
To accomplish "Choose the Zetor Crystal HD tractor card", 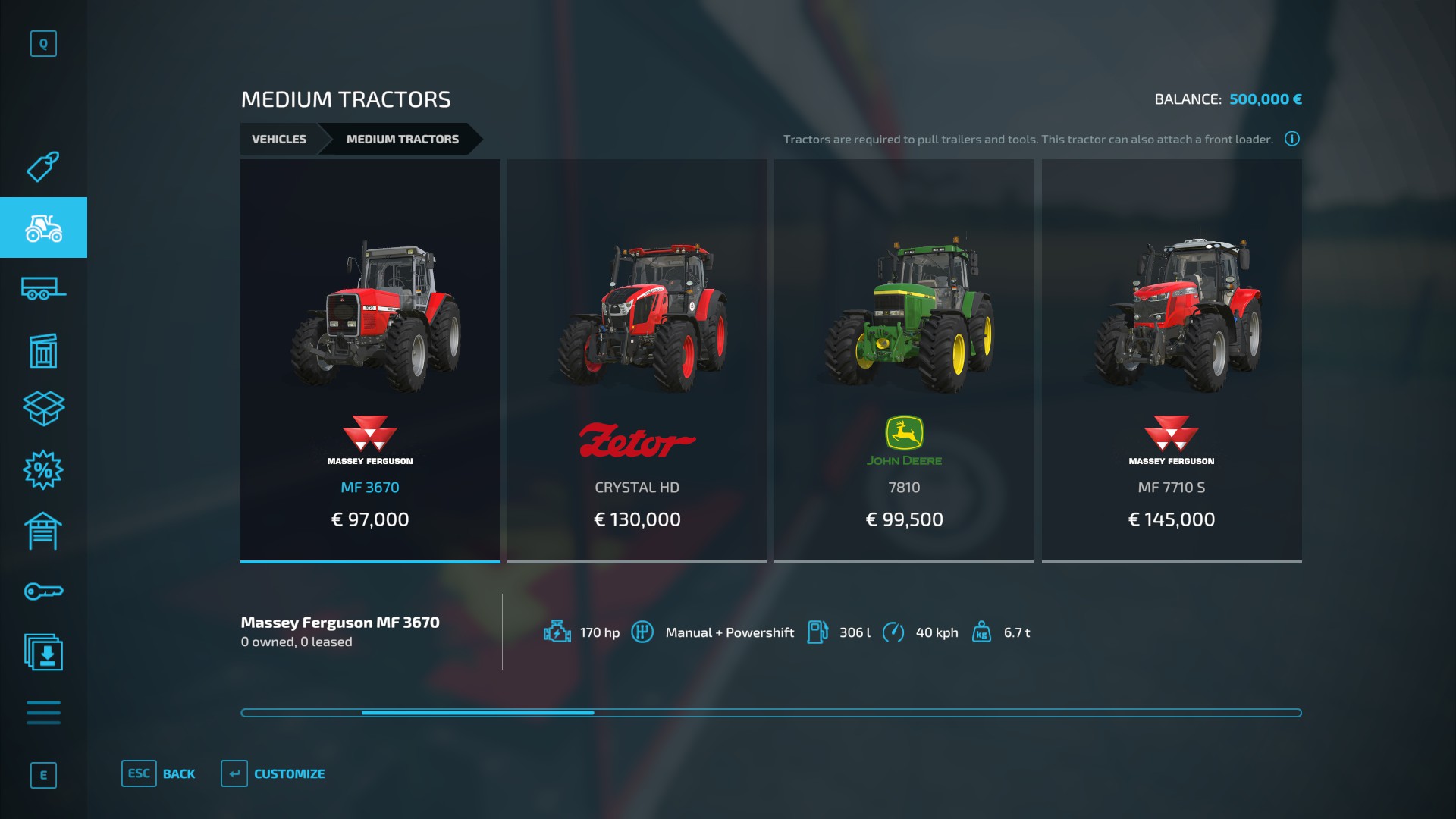I will [x=637, y=360].
